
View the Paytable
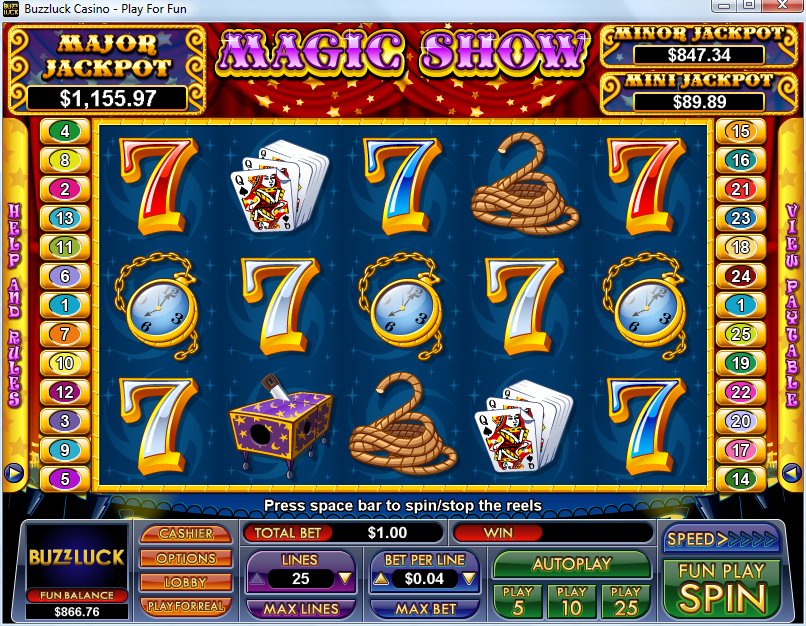791,300
